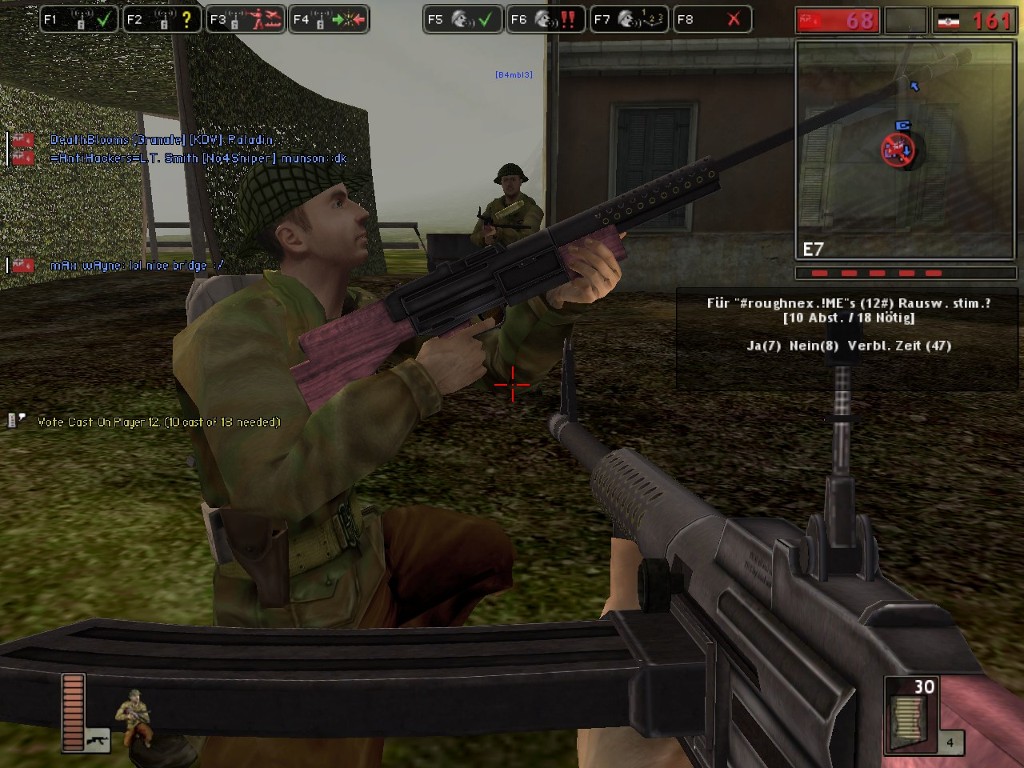1024x768 pixels.
Task: Select the assault rifle kit icon
Action: [x=97, y=741]
